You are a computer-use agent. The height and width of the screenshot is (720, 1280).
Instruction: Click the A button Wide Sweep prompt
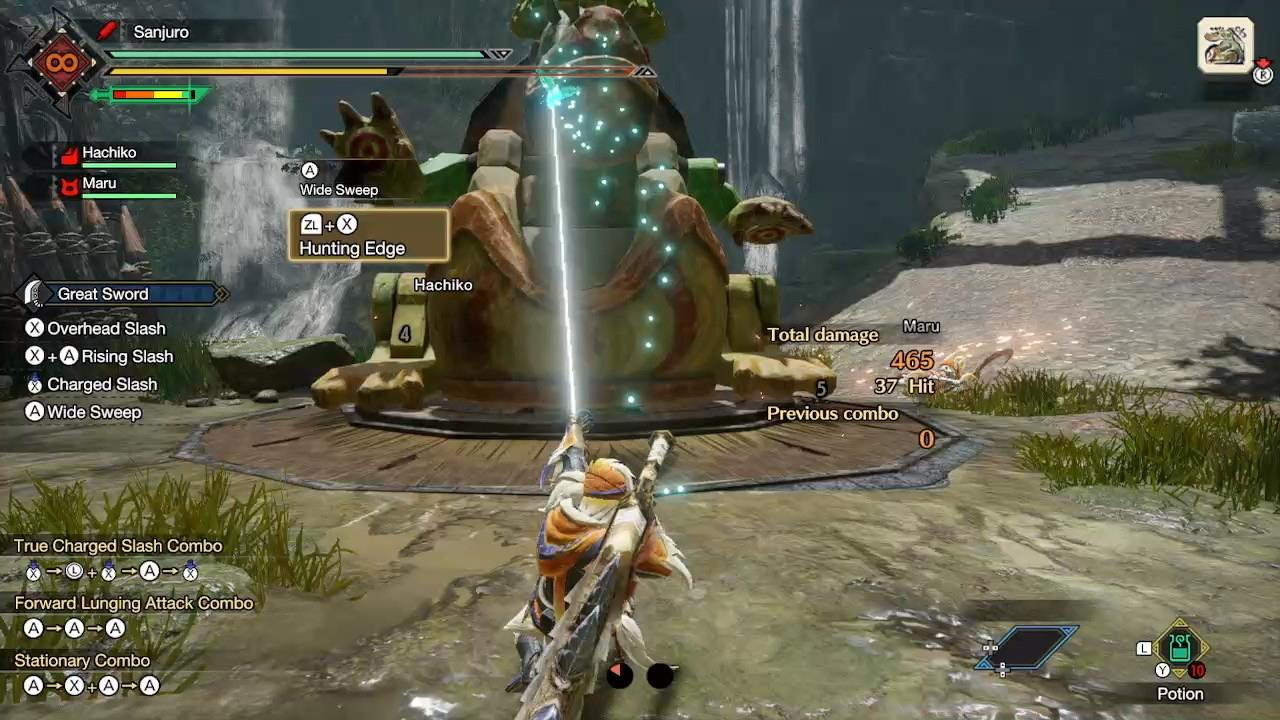(338, 180)
